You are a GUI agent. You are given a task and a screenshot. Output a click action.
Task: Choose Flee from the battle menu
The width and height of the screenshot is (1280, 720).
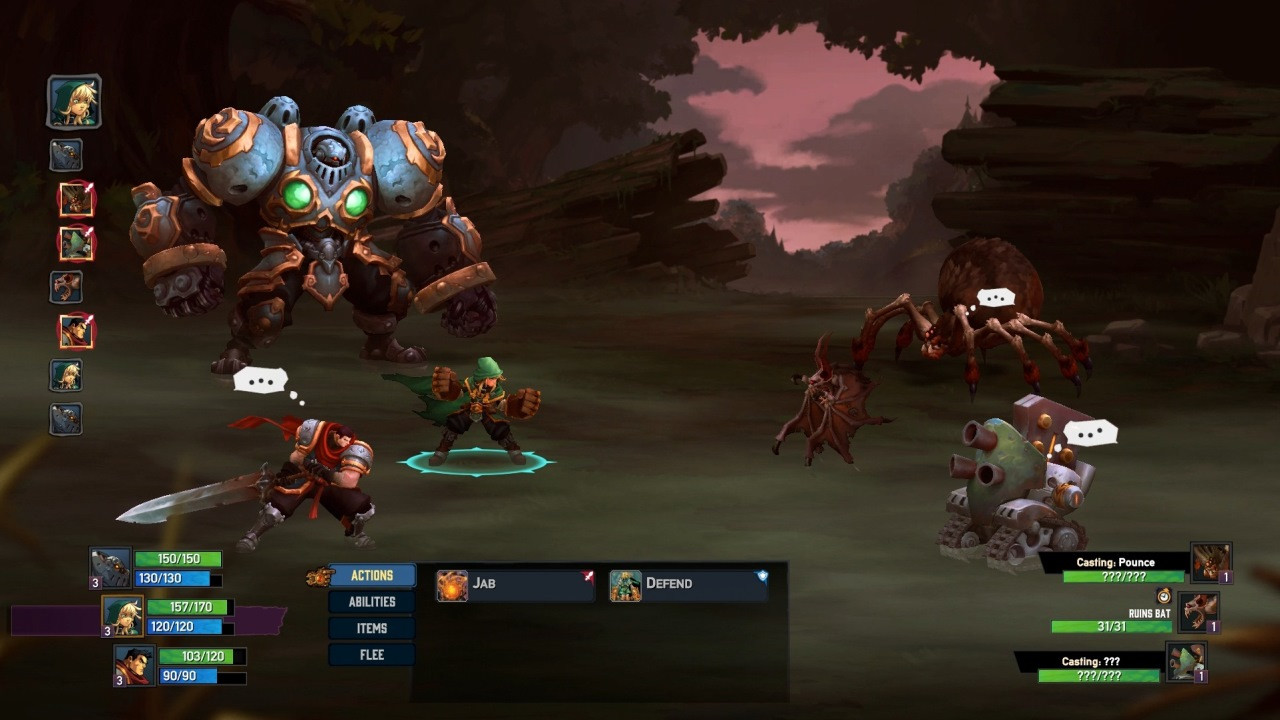pyautogui.click(x=371, y=655)
